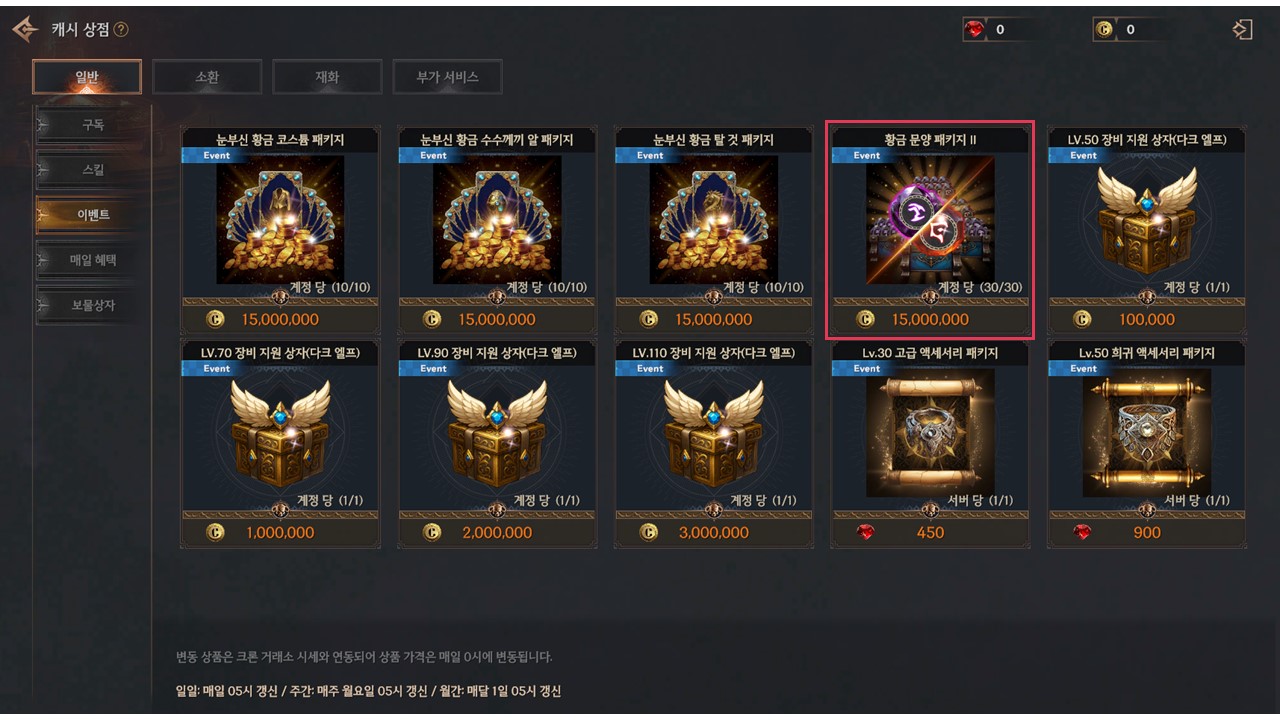The image size is (1280, 720).
Task: Choose the 이벤트 category
Action: 92,215
